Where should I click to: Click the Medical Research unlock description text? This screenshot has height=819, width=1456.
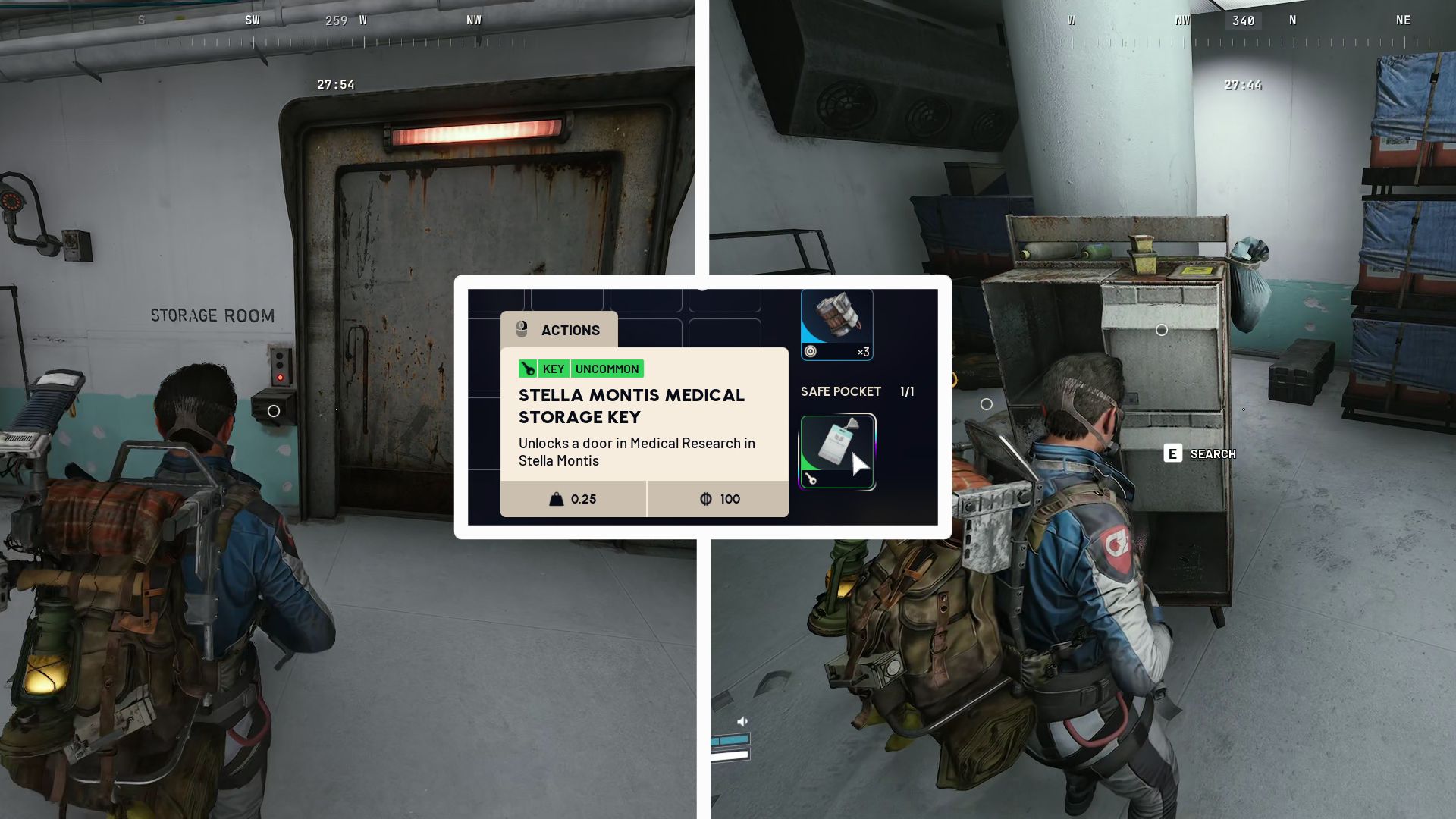635,452
